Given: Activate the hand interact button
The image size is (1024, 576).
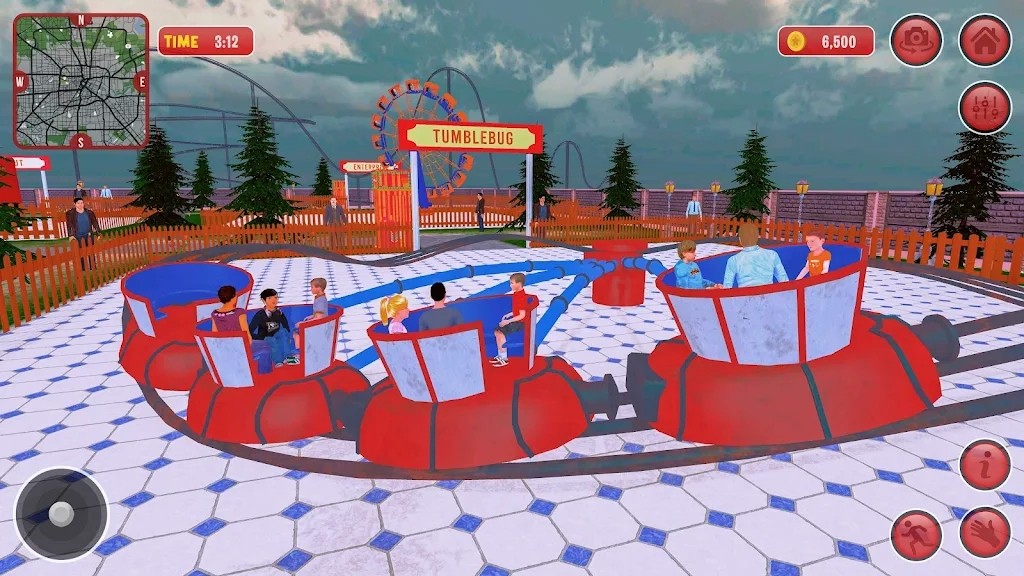Looking at the screenshot, I should point(985,532).
